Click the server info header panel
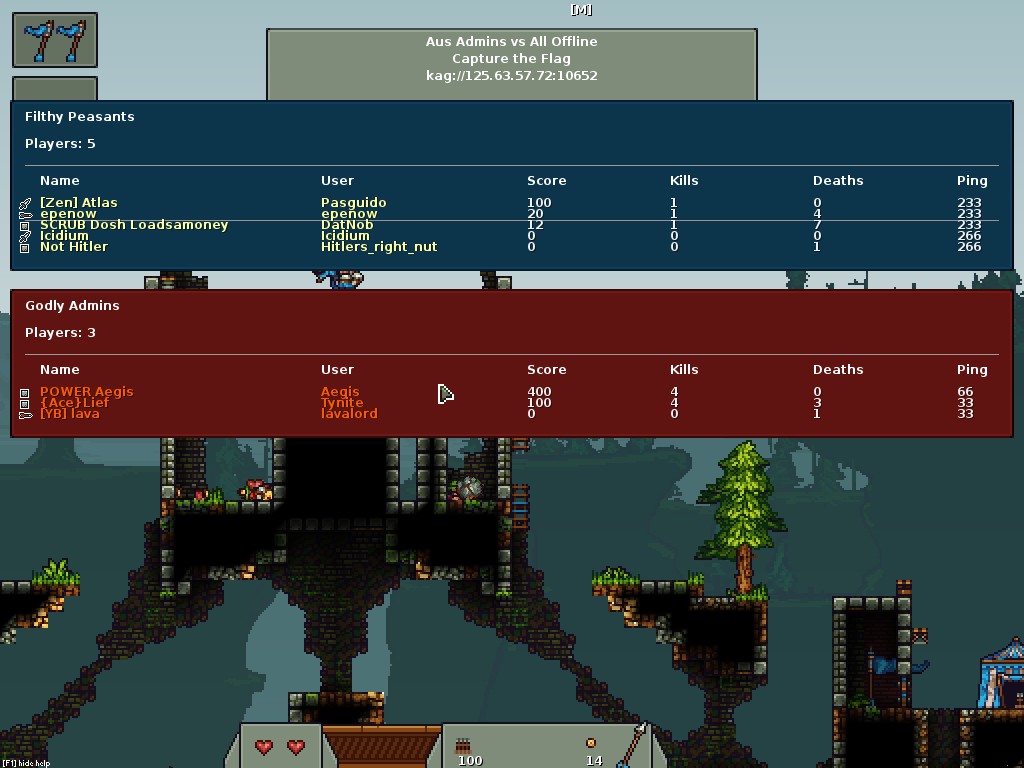 (x=511, y=59)
